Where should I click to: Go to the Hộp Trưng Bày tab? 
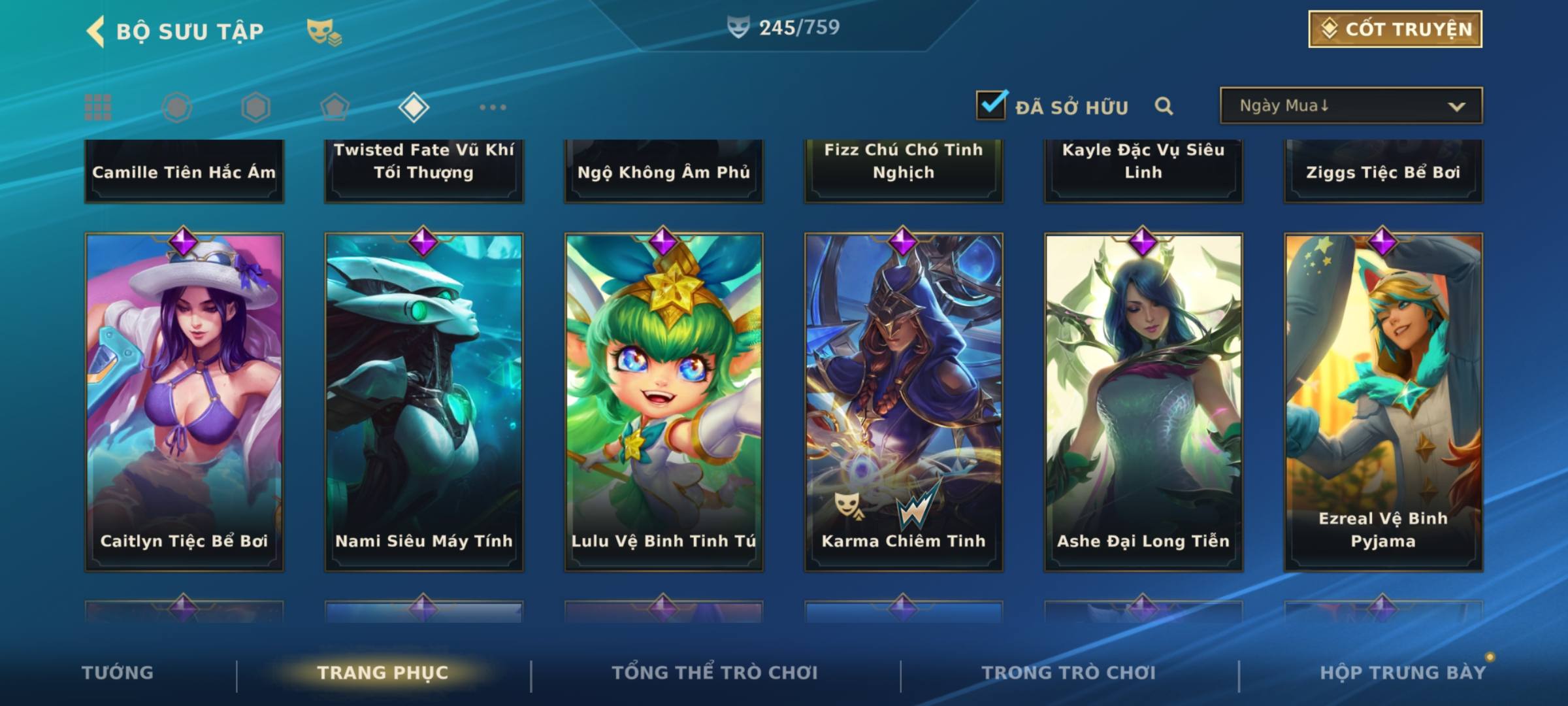coord(1403,673)
